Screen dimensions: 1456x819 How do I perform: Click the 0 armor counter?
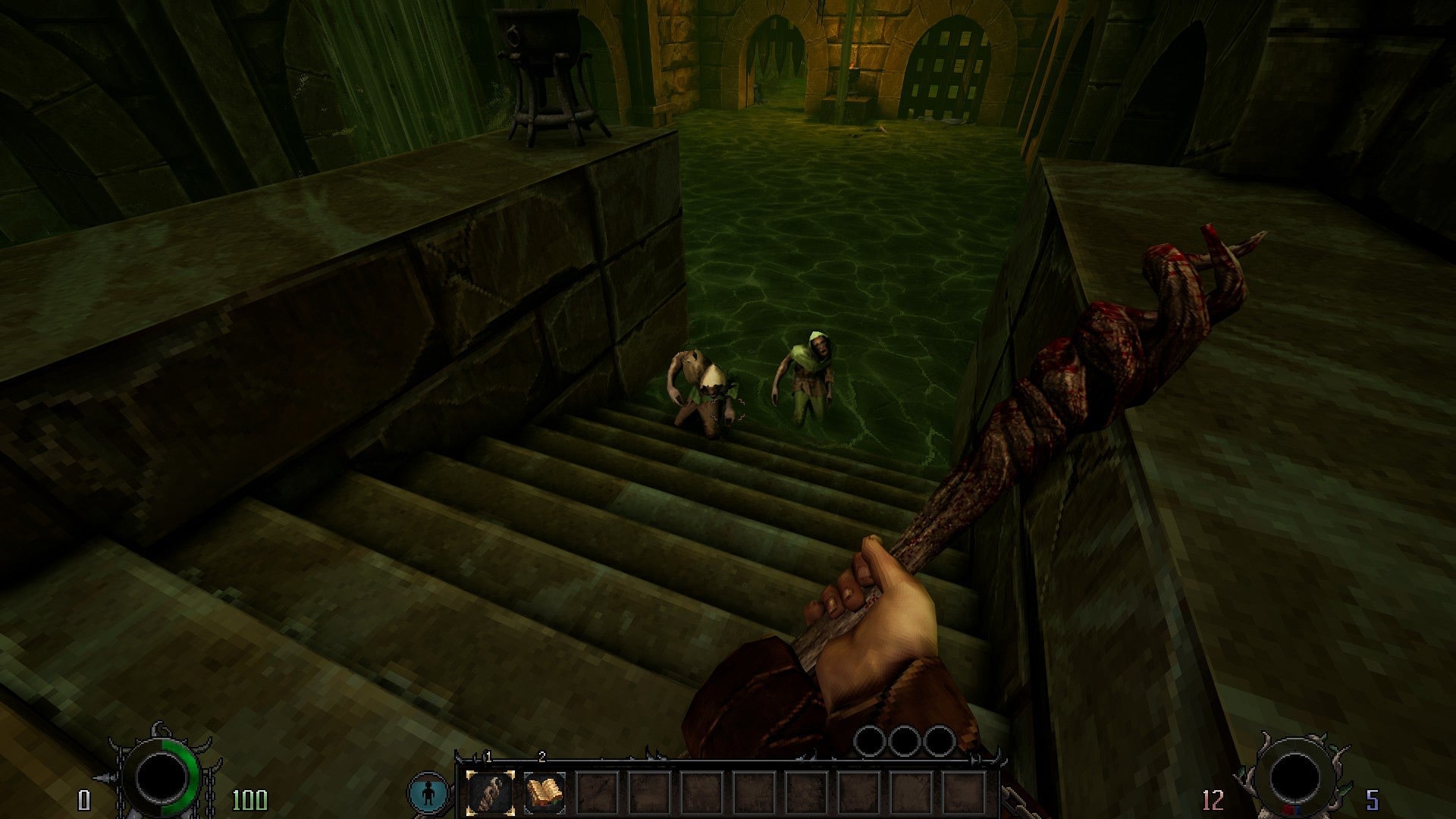(x=83, y=799)
